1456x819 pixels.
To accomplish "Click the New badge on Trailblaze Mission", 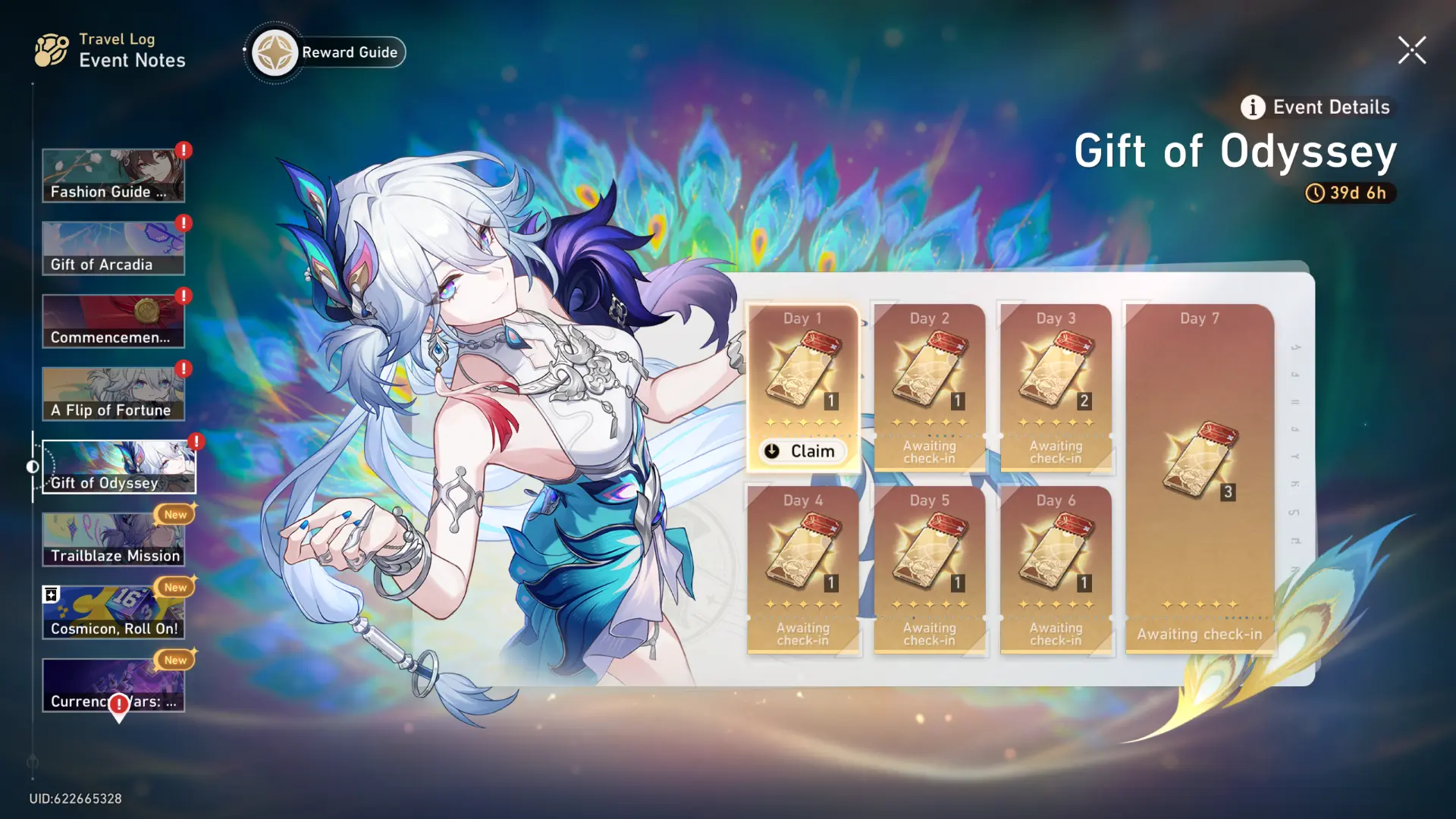I will (175, 514).
